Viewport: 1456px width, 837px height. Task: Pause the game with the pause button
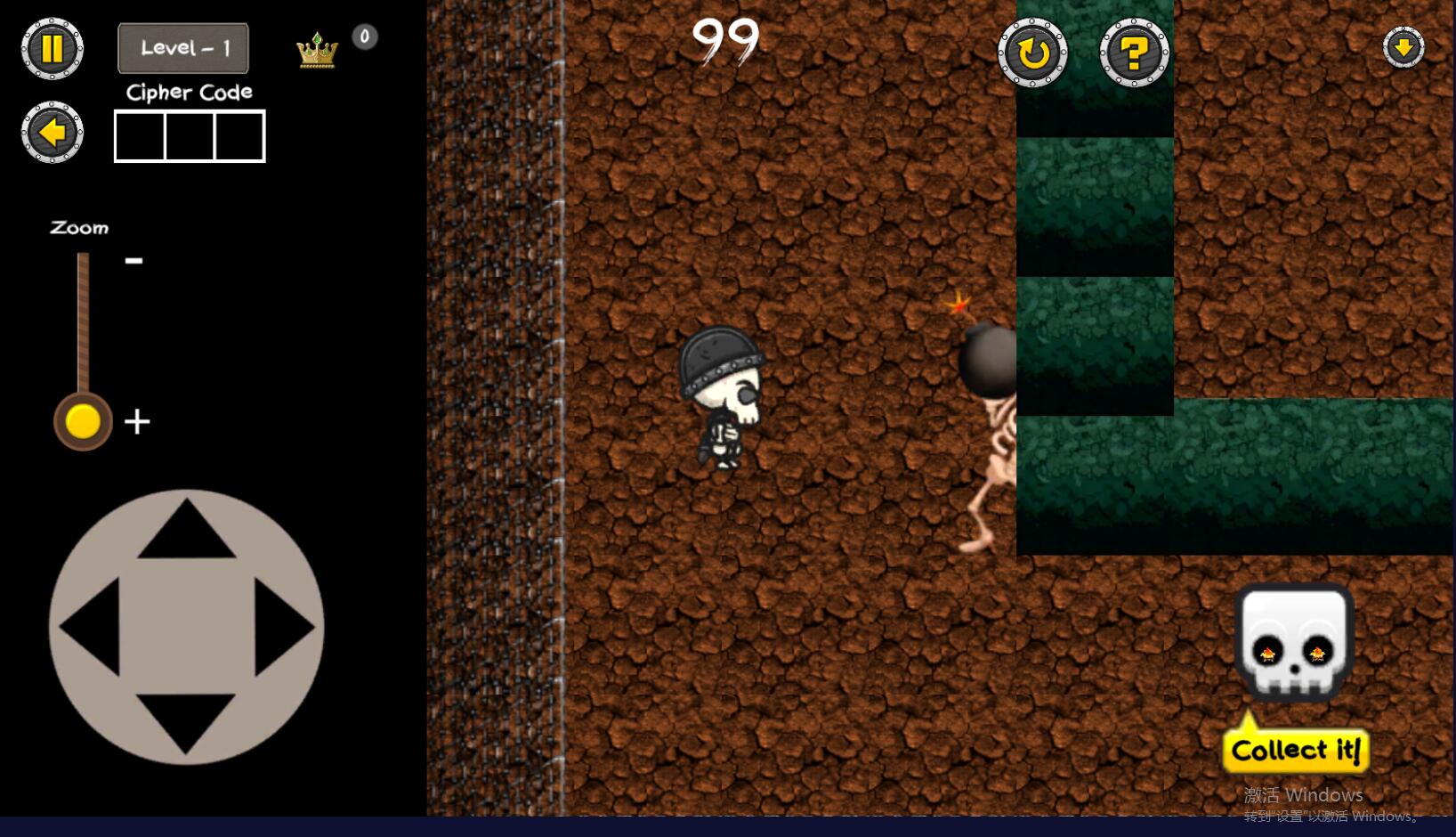coord(53,49)
